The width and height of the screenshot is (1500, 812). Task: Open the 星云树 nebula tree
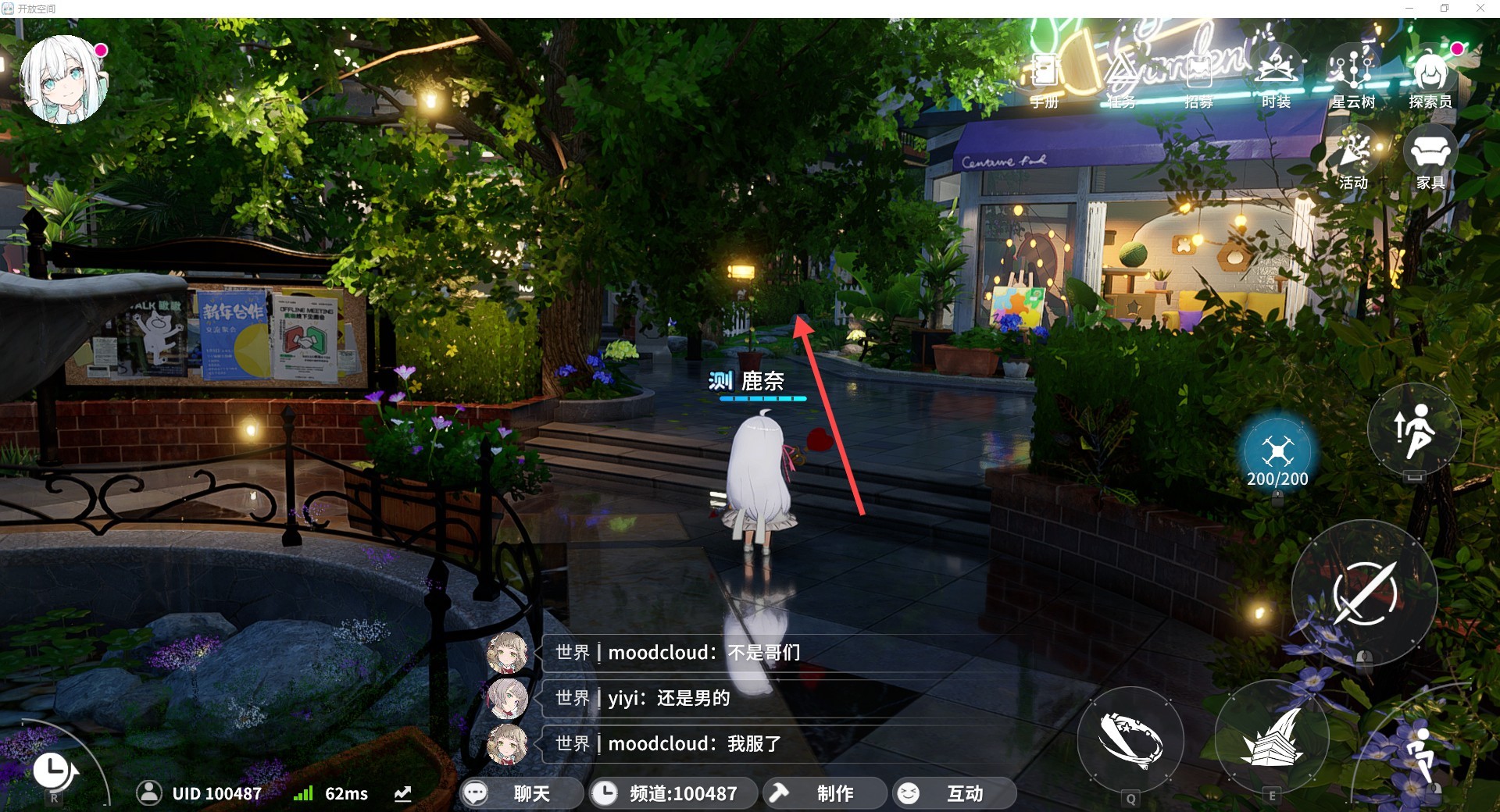(1353, 77)
